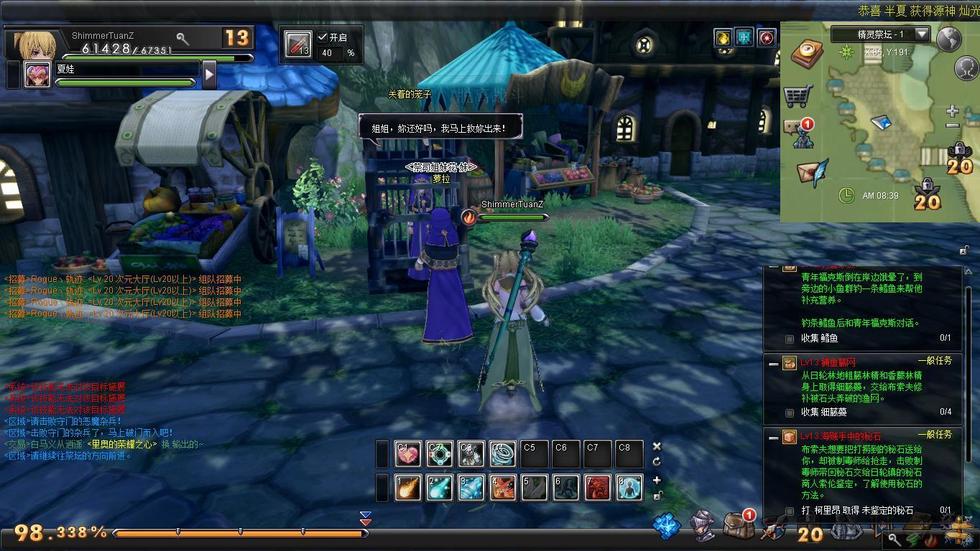Open the 精灵祭坛 channel dropdown
The height and width of the screenshot is (551, 980).
921,34
